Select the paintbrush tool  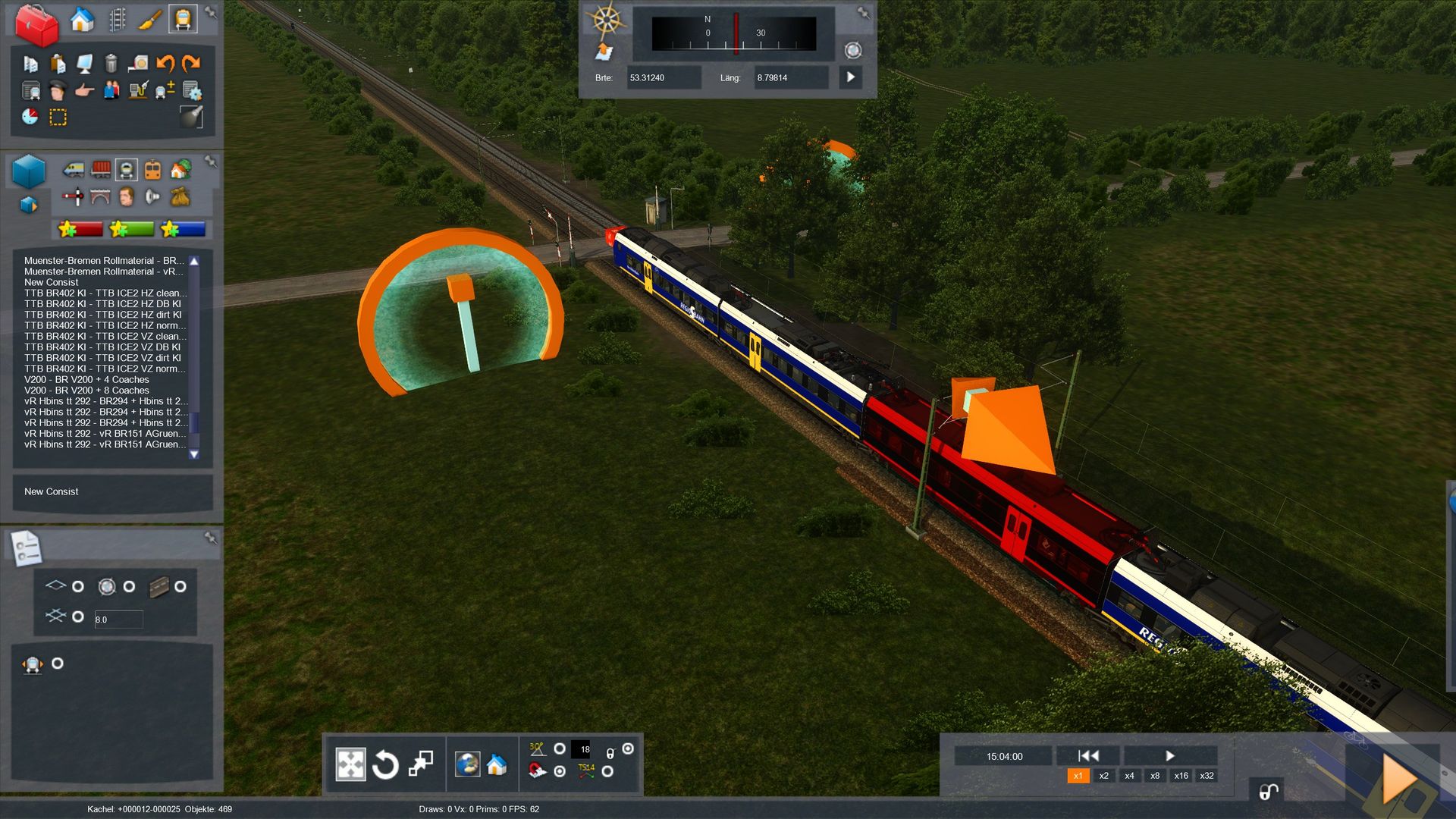(149, 20)
